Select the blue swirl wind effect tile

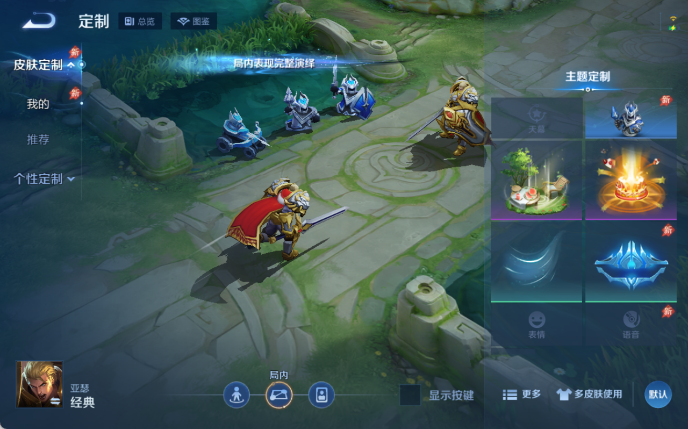coord(537,262)
